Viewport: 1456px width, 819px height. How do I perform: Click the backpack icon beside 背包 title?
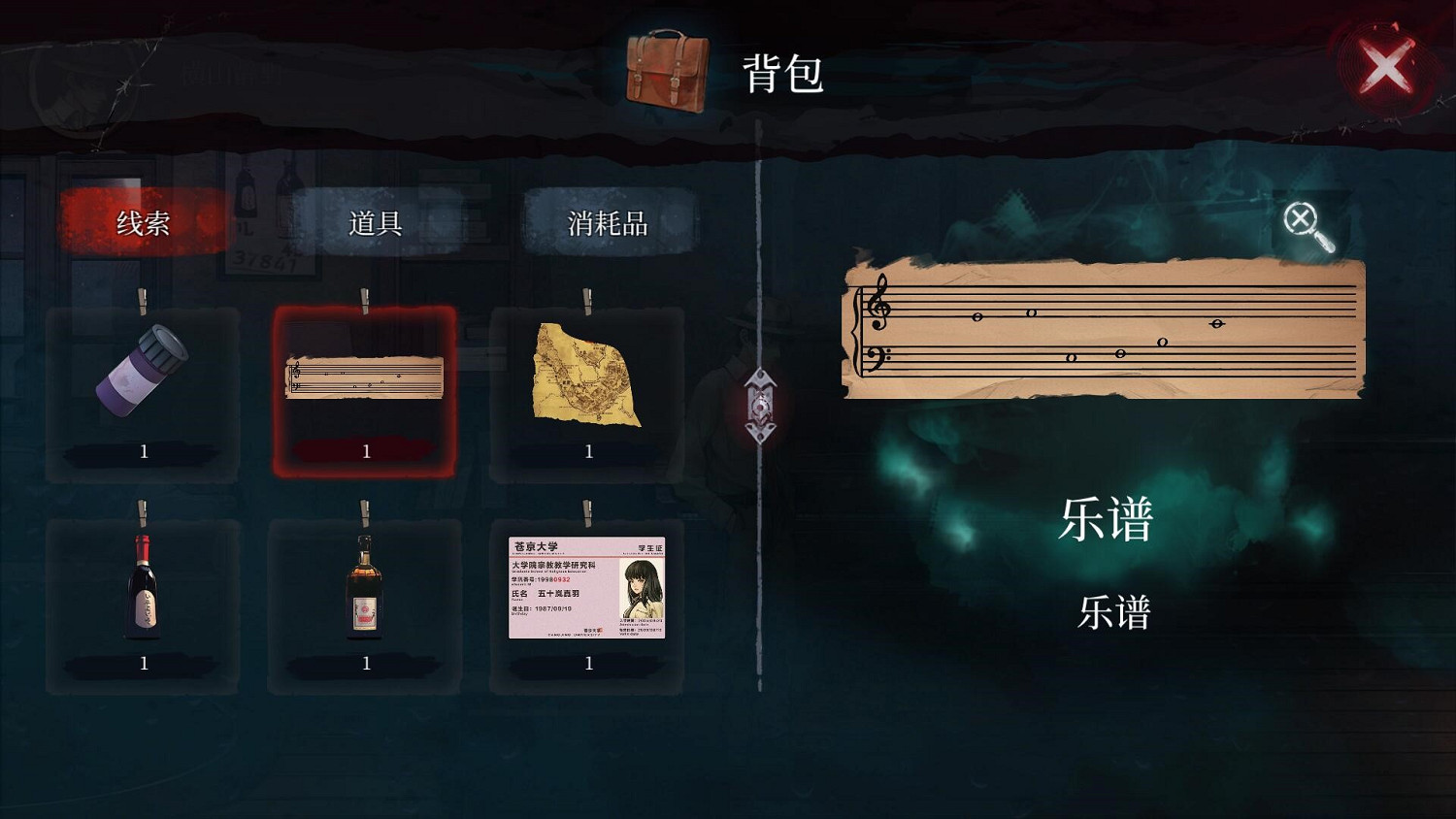click(x=668, y=71)
